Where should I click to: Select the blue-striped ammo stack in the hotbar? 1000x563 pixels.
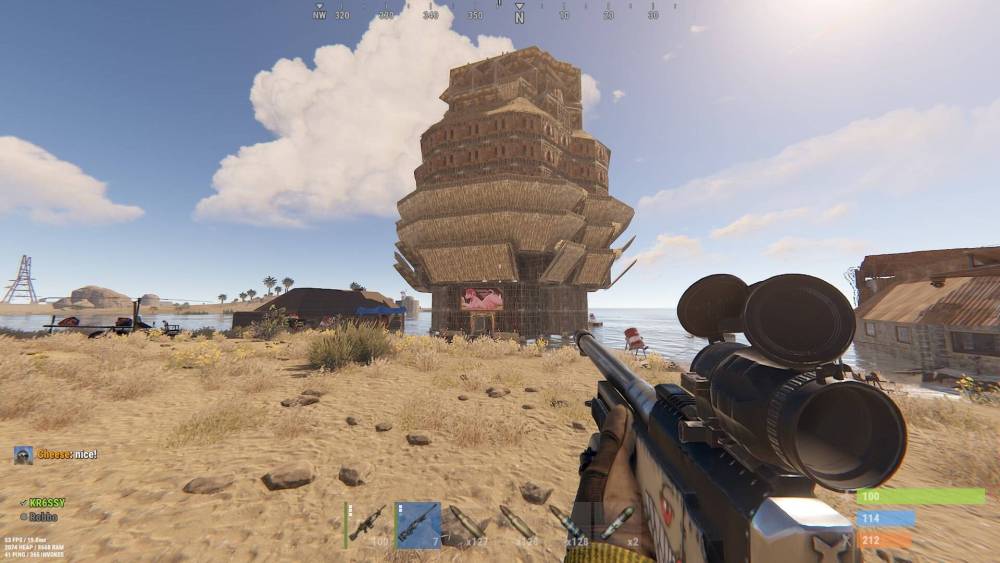click(568, 524)
